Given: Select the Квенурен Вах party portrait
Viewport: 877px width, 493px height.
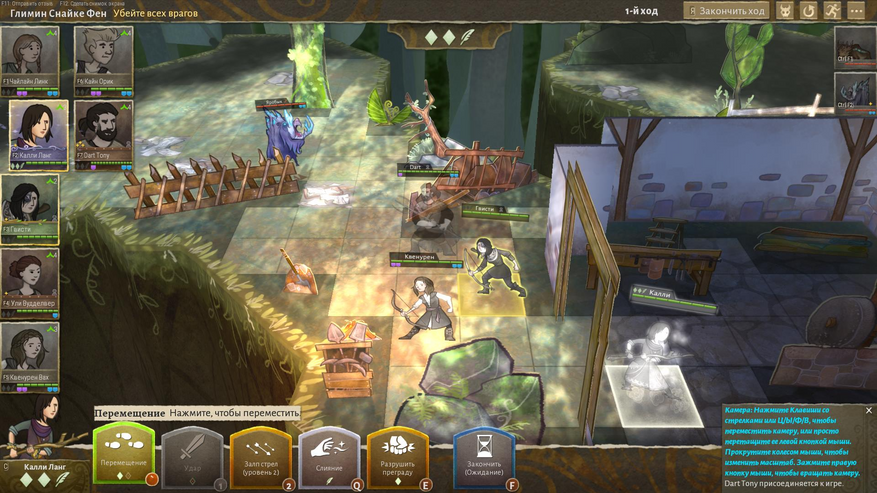Looking at the screenshot, I should coord(30,350).
